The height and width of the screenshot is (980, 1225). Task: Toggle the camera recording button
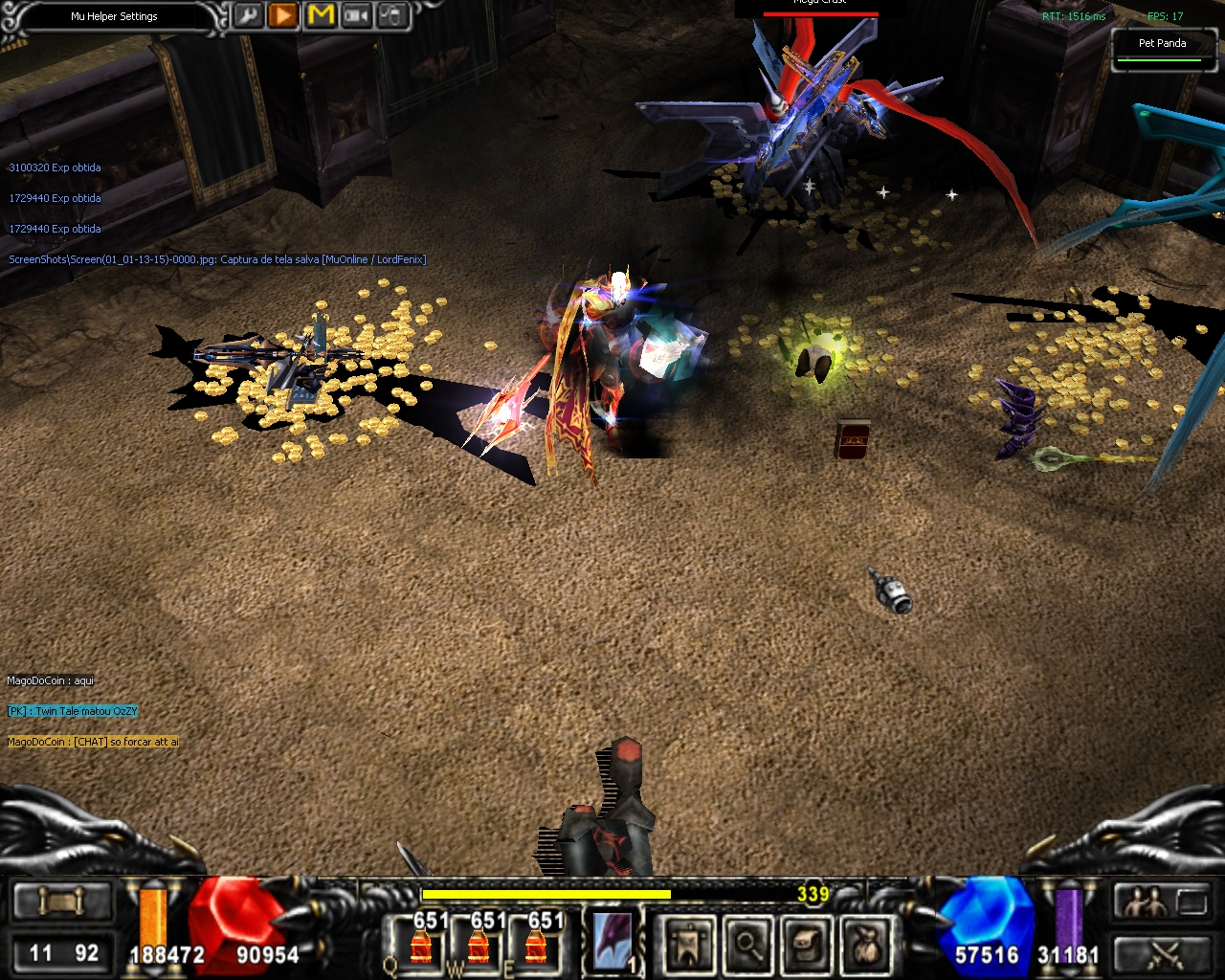click(x=357, y=16)
